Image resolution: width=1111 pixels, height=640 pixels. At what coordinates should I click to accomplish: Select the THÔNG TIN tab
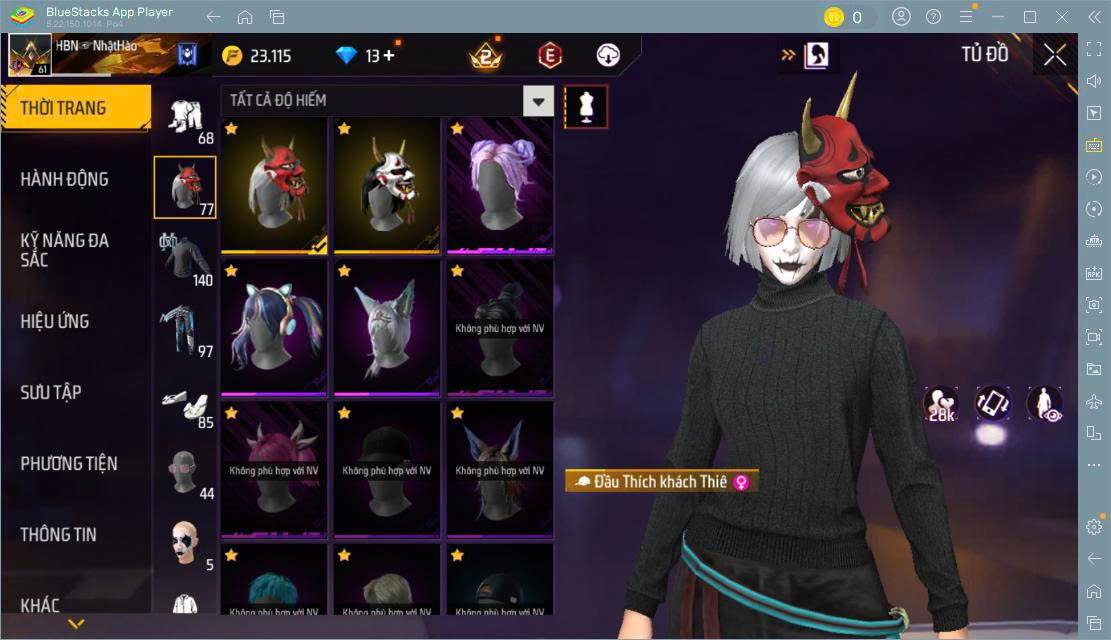pyautogui.click(x=59, y=534)
